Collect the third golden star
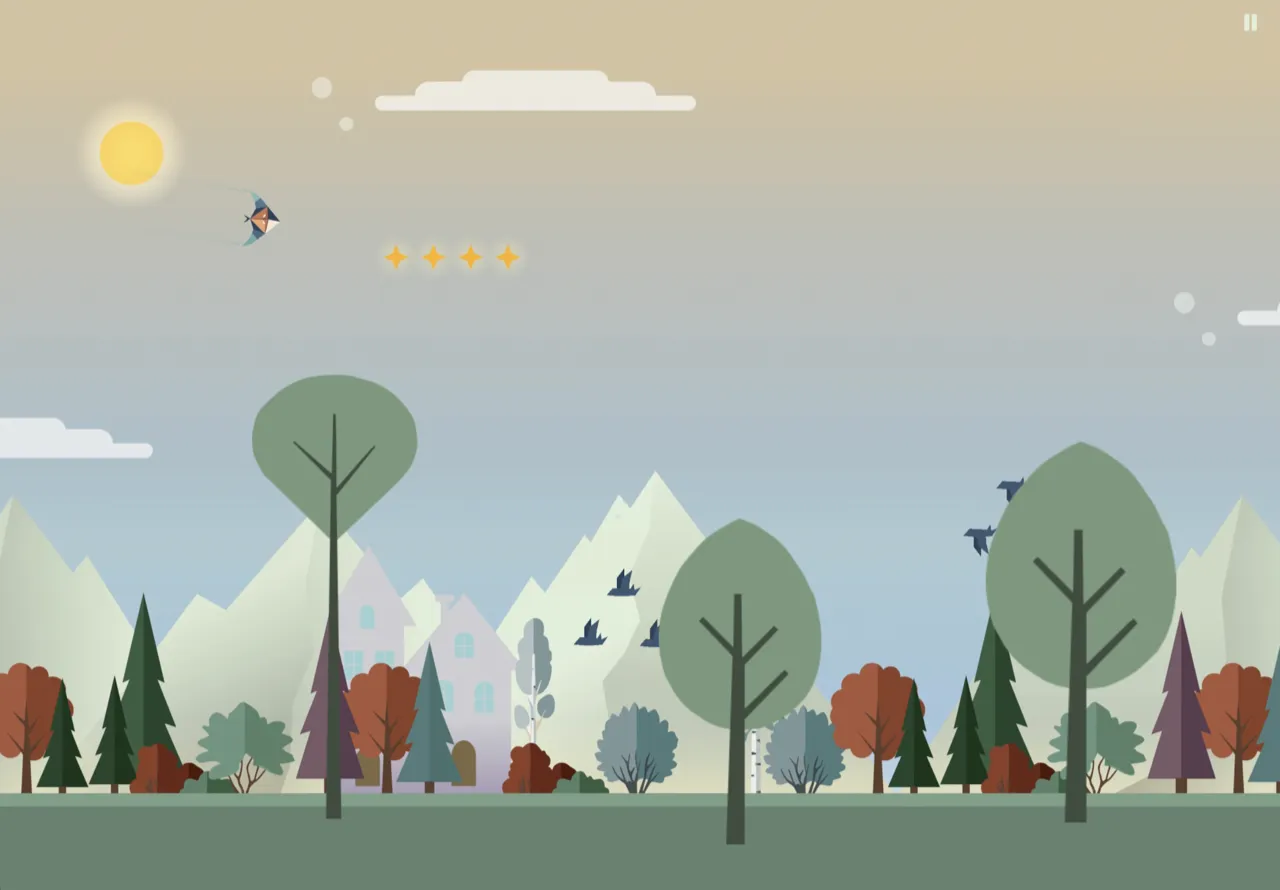Screen dimensions: 1280x890 point(471,257)
